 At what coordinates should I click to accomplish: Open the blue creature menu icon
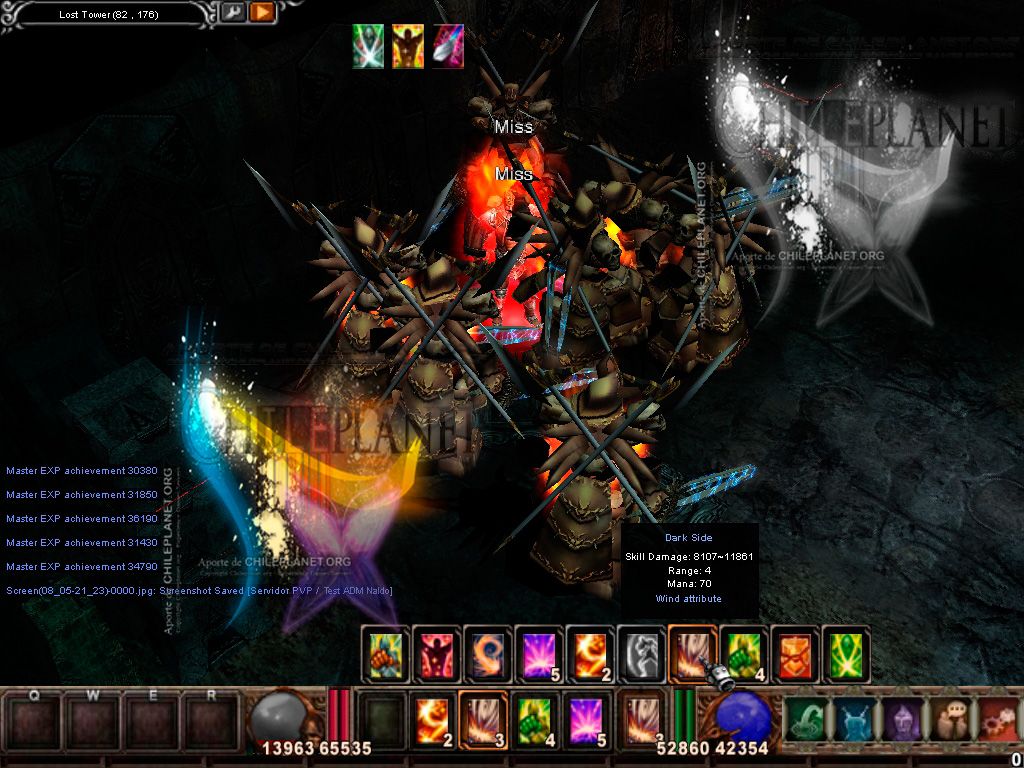pos(852,719)
